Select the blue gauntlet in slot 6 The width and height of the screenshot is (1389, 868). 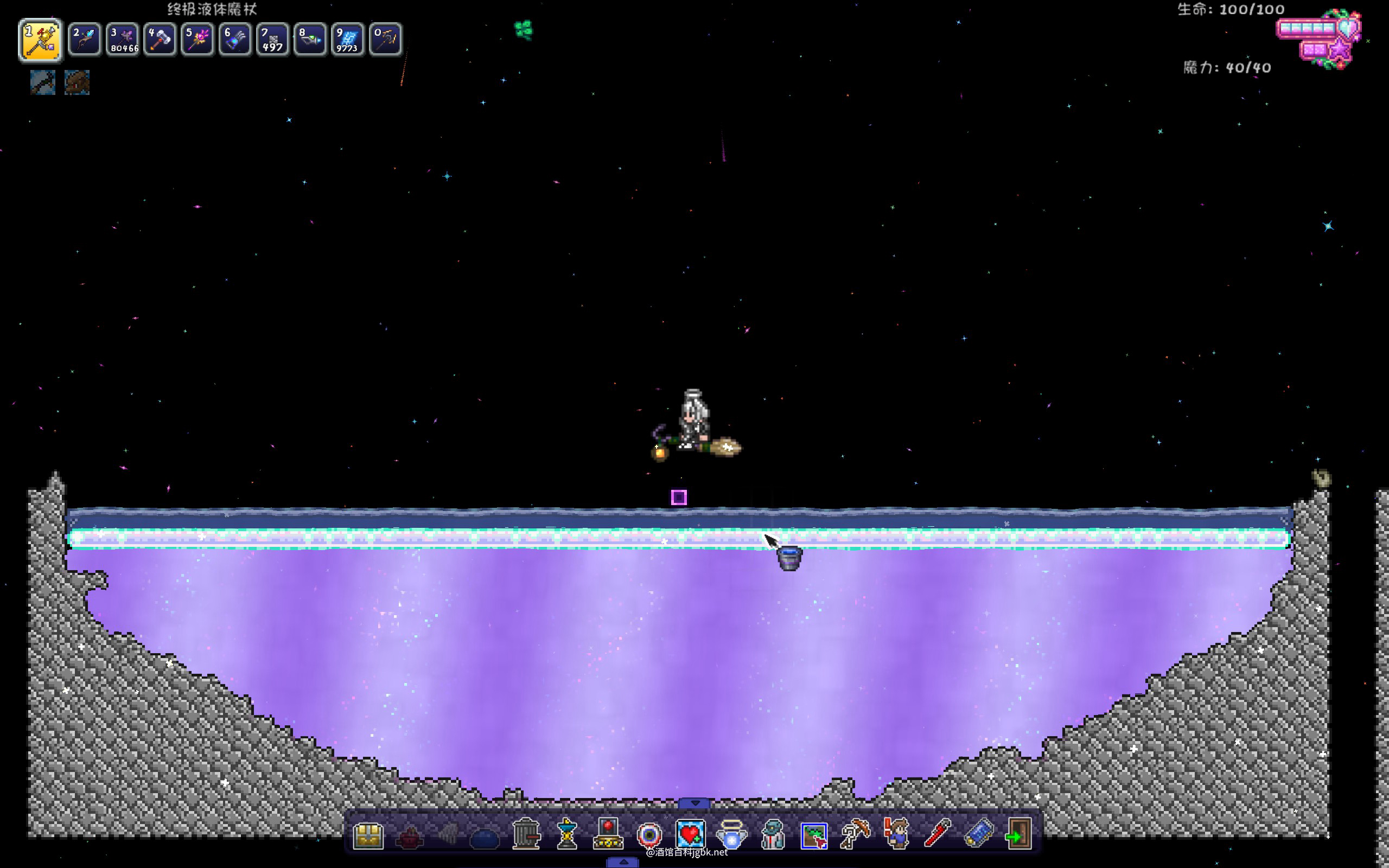point(235,40)
